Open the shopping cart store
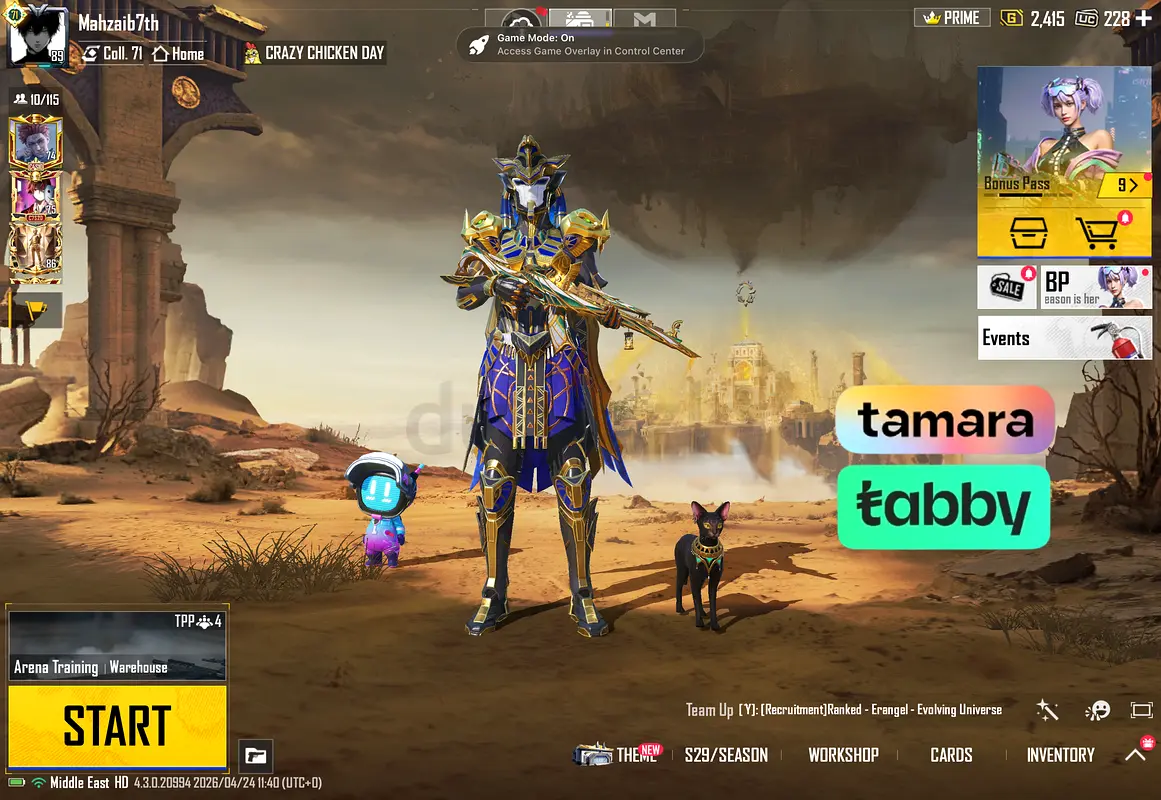The image size is (1161, 800). coord(1097,233)
